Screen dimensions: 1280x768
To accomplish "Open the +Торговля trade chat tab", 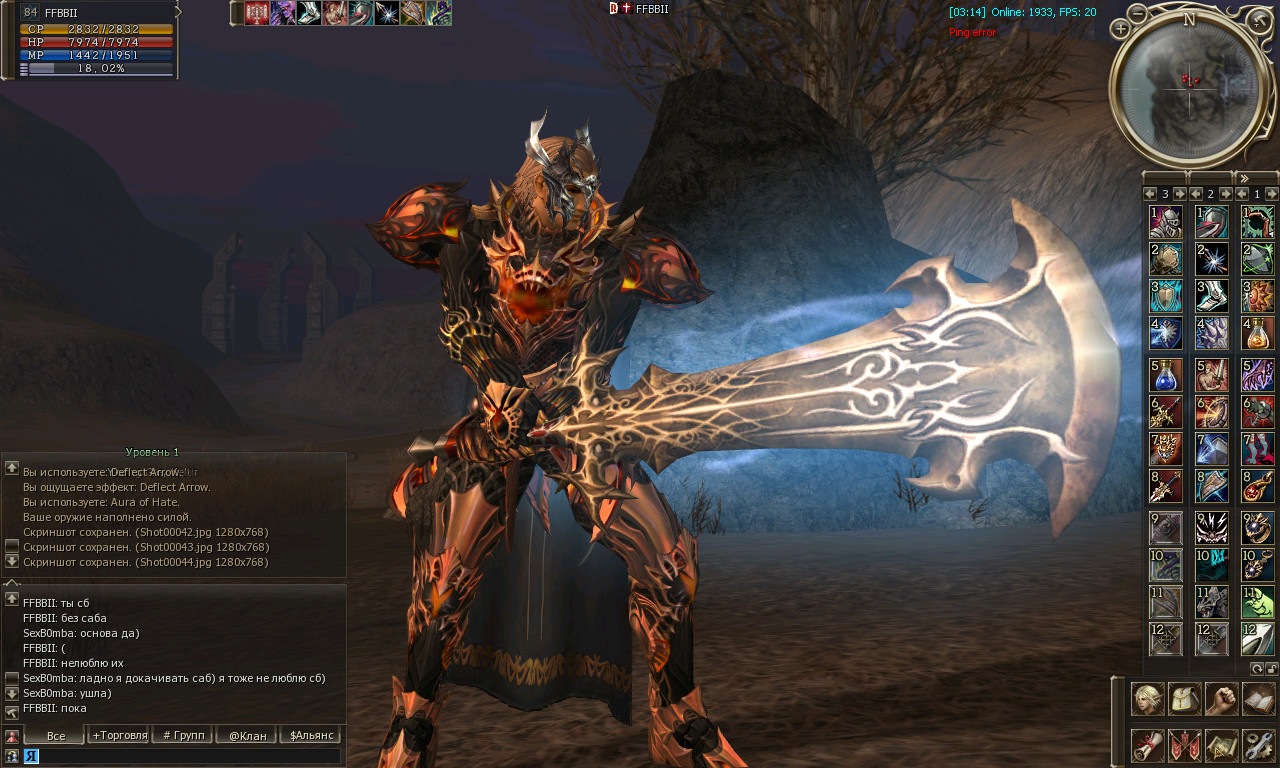I will [120, 735].
